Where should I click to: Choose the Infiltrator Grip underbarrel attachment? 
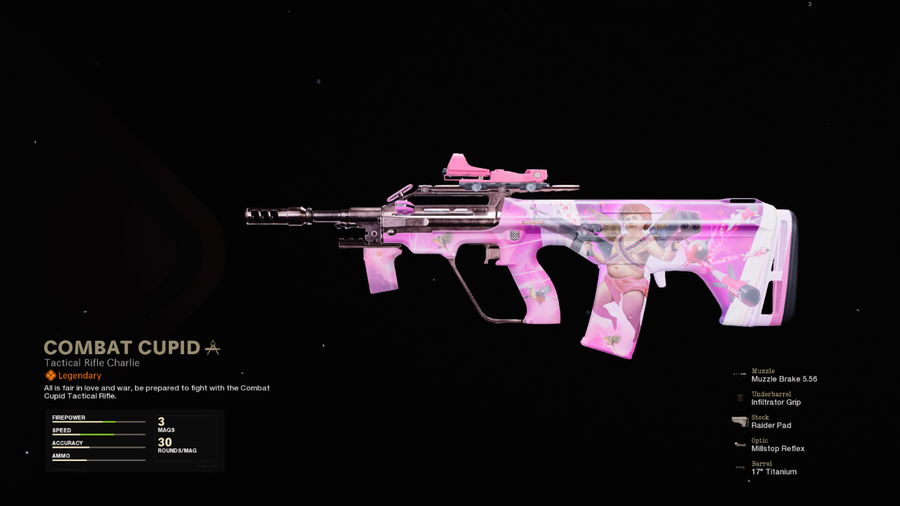coord(776,402)
